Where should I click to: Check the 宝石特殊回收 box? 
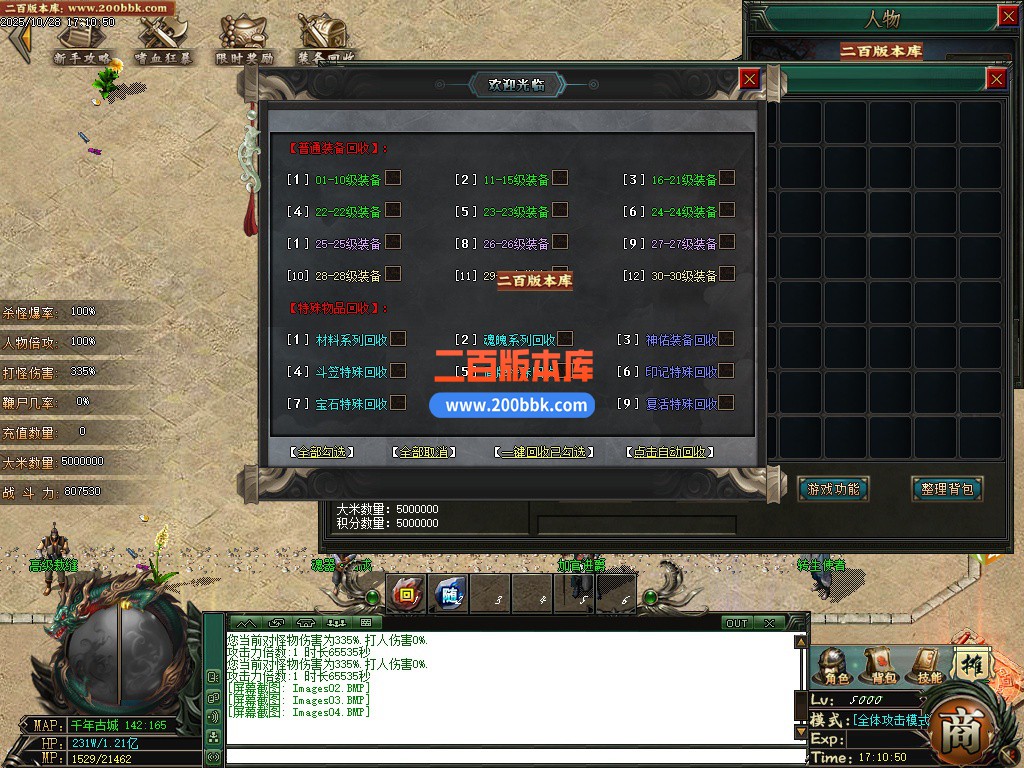click(x=398, y=403)
